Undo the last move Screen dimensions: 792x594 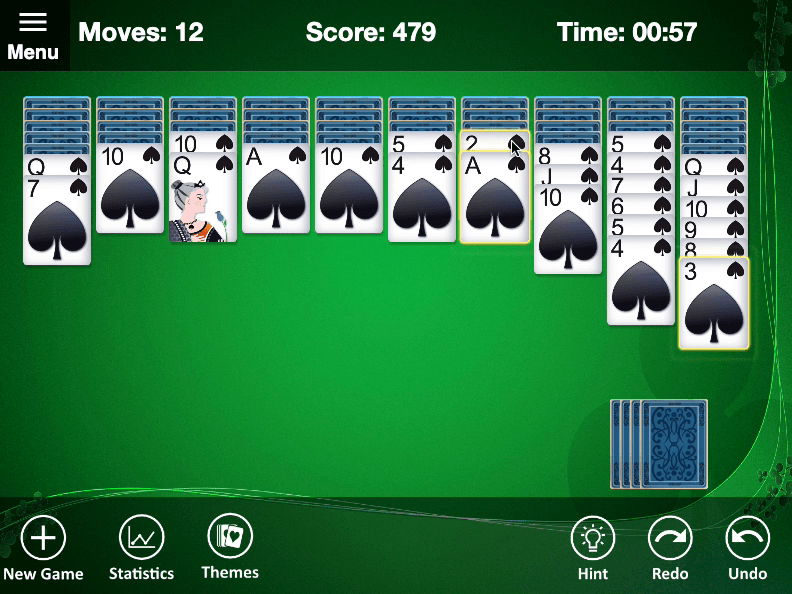(747, 548)
